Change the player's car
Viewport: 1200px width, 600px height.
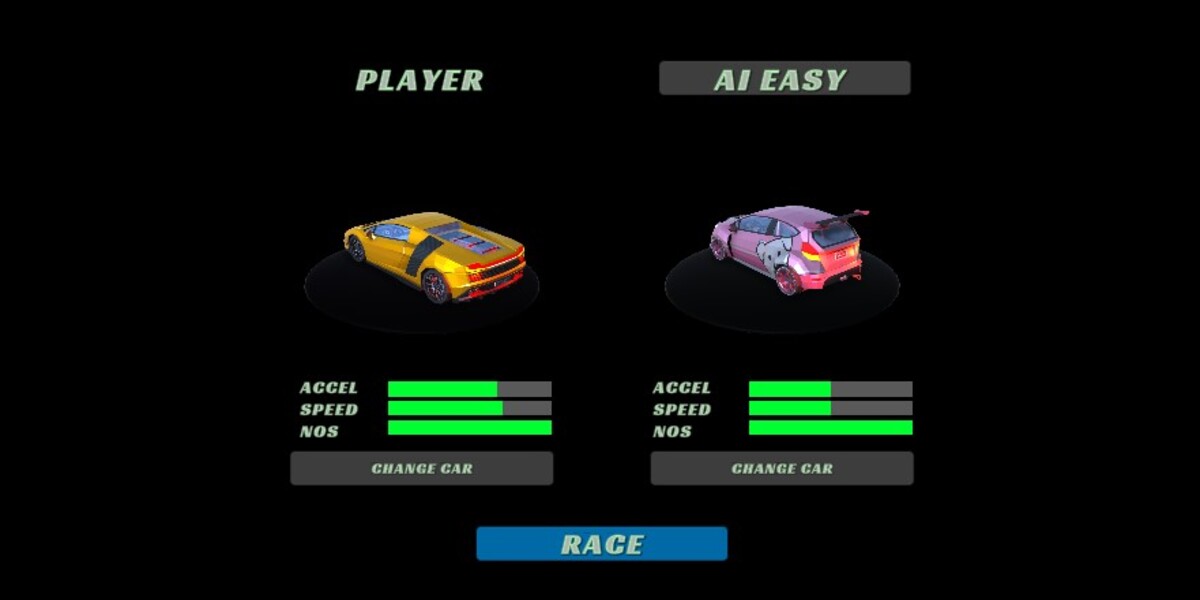(421, 468)
